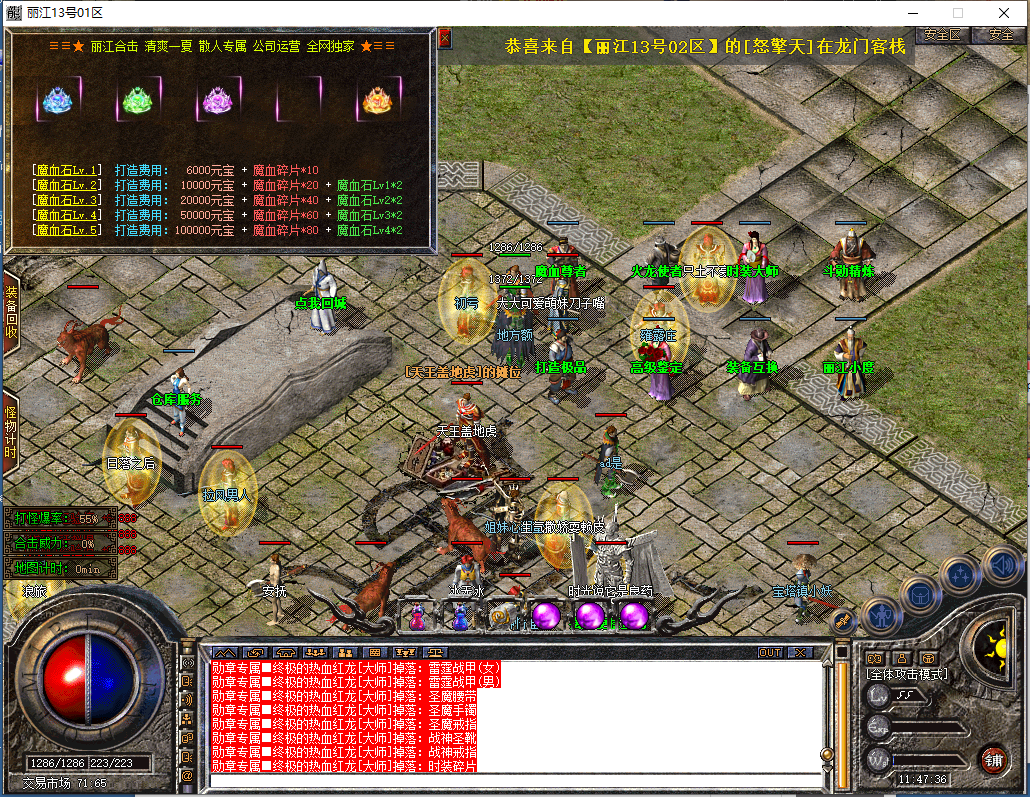This screenshot has width=1030, height=797.
Task: Select the 魔血石Lv.1 forging link
Action: click(x=67, y=171)
